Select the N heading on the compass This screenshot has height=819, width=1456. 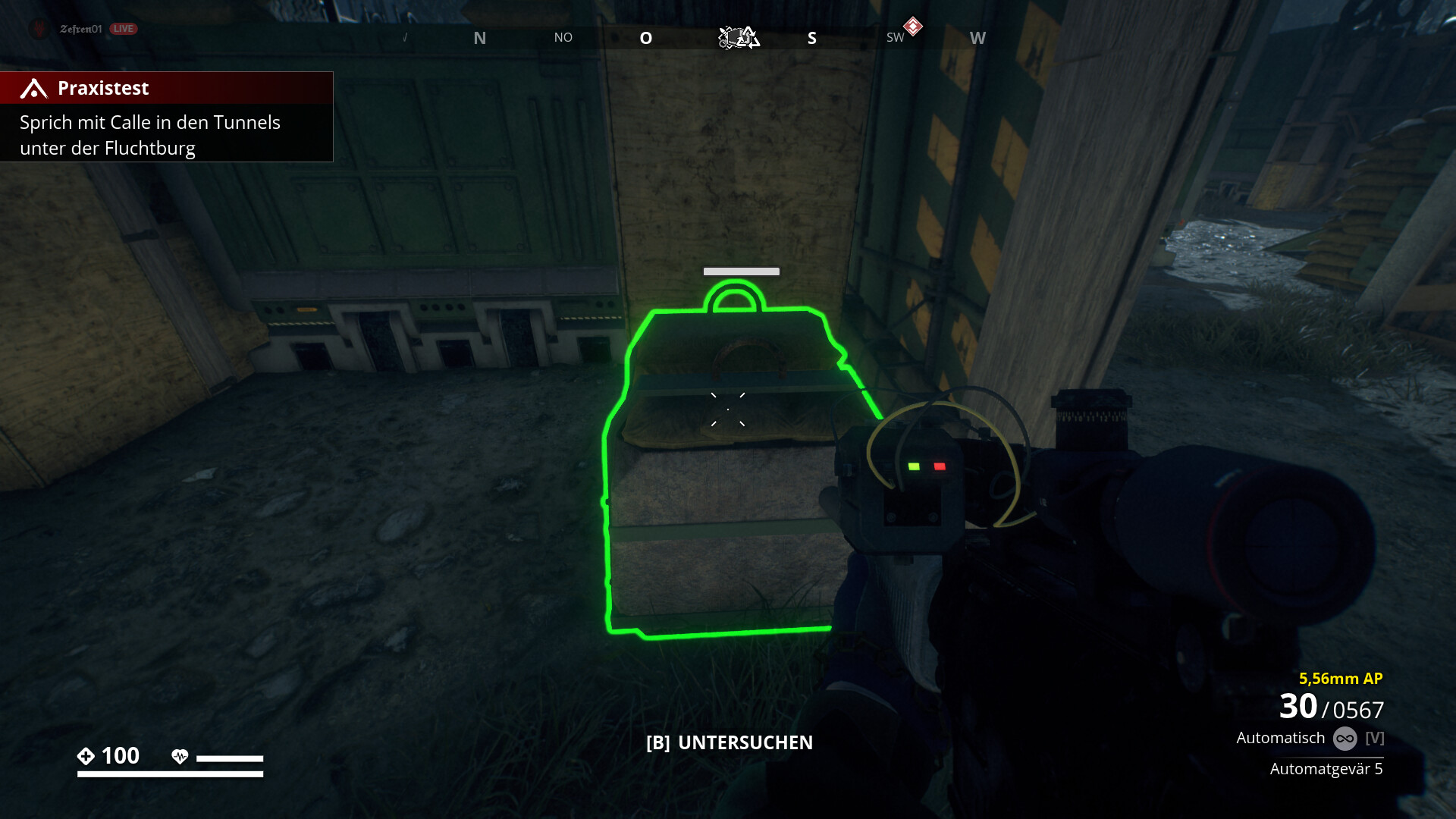pos(479,37)
